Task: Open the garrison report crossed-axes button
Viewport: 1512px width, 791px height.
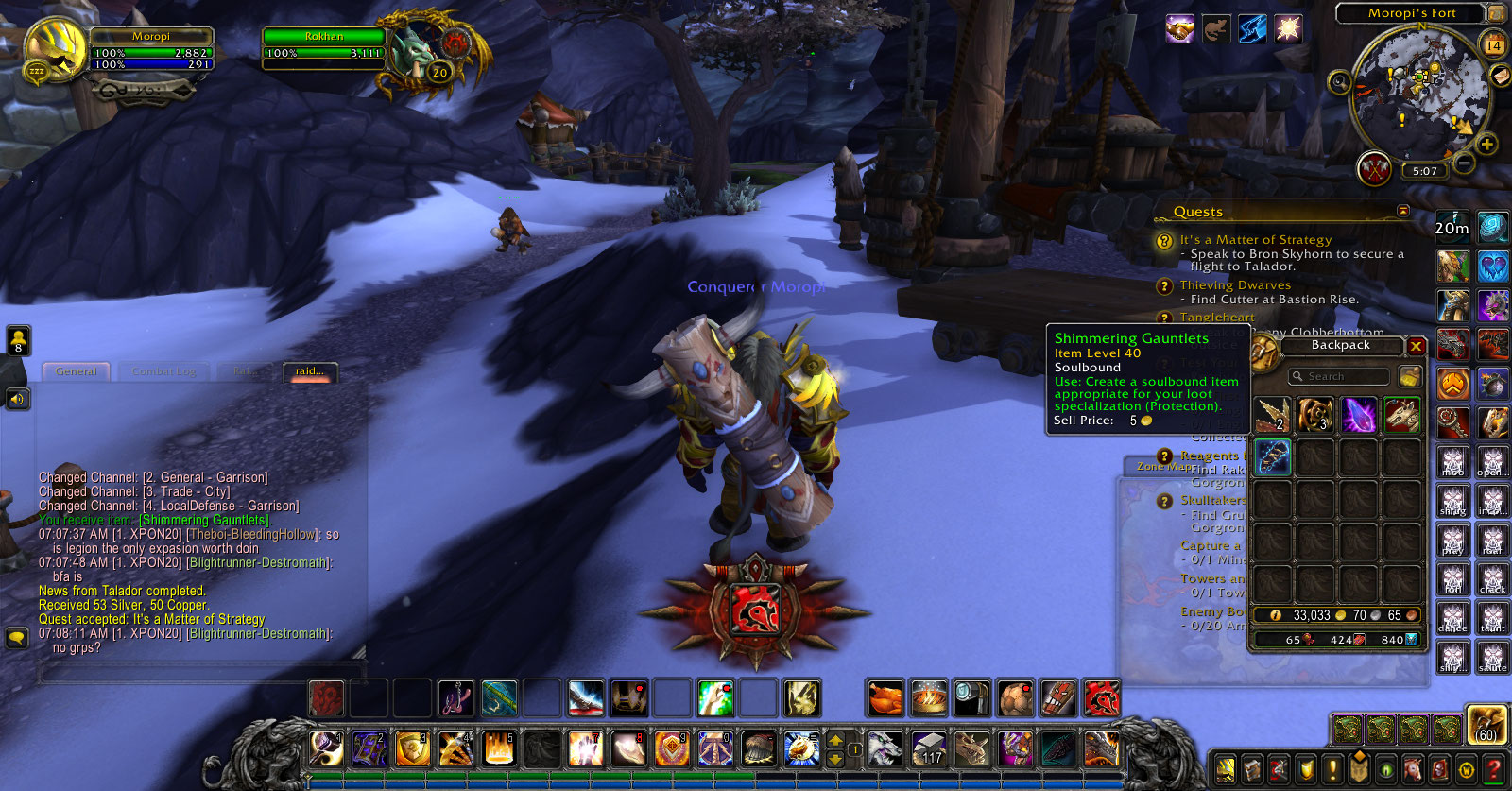Action: 1376,170
